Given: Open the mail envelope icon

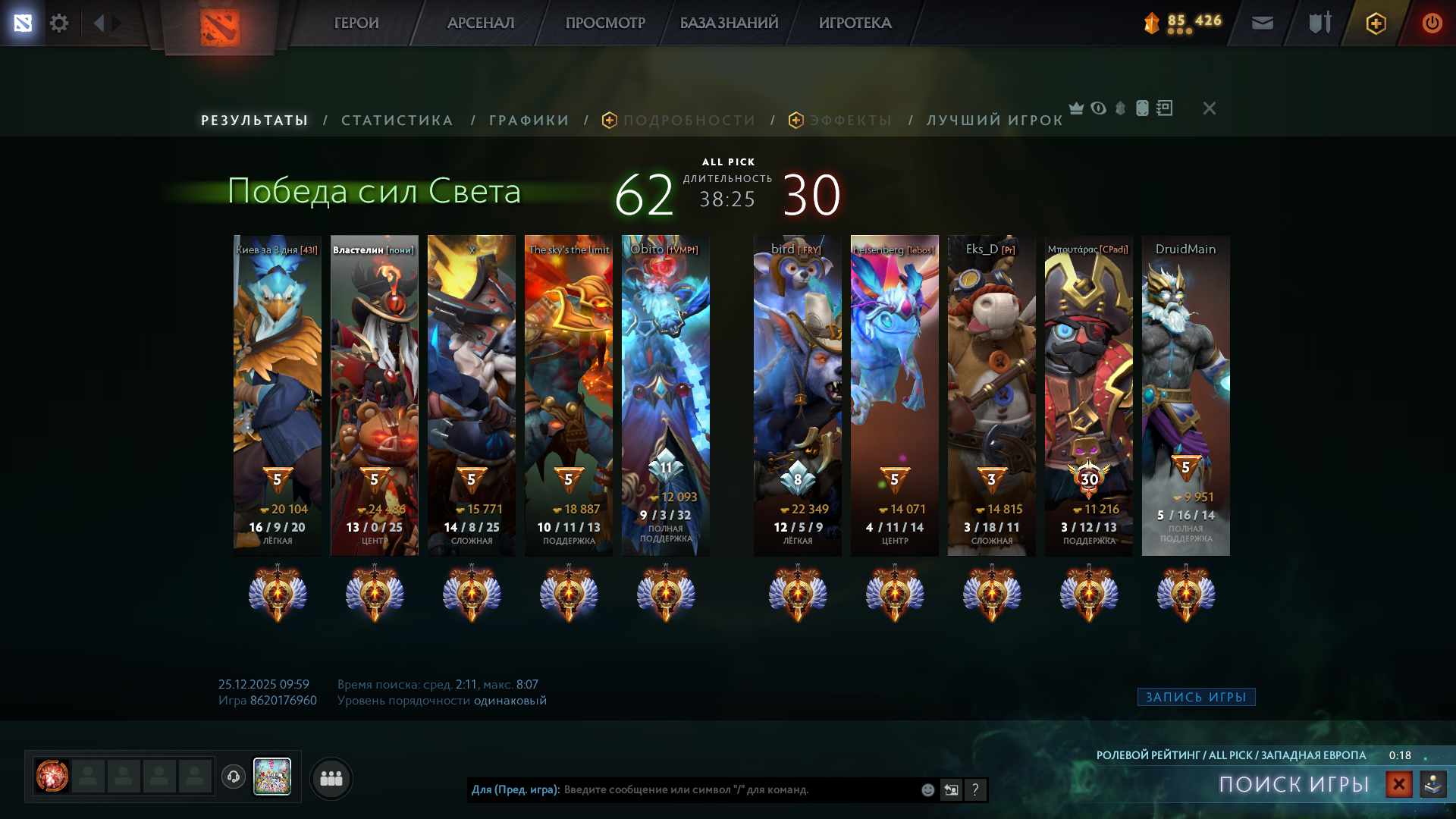Looking at the screenshot, I should [1262, 23].
